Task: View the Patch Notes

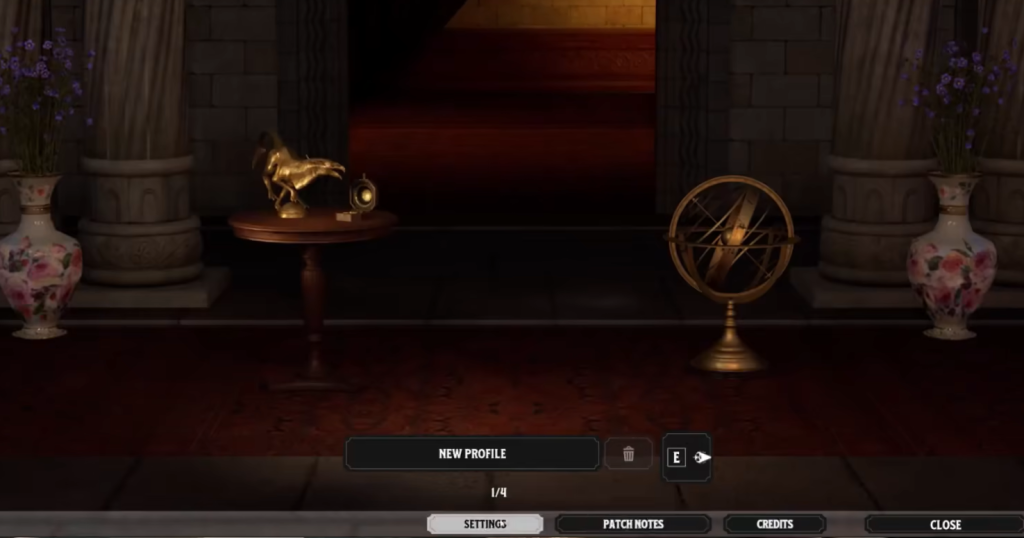Action: pyautogui.click(x=633, y=524)
